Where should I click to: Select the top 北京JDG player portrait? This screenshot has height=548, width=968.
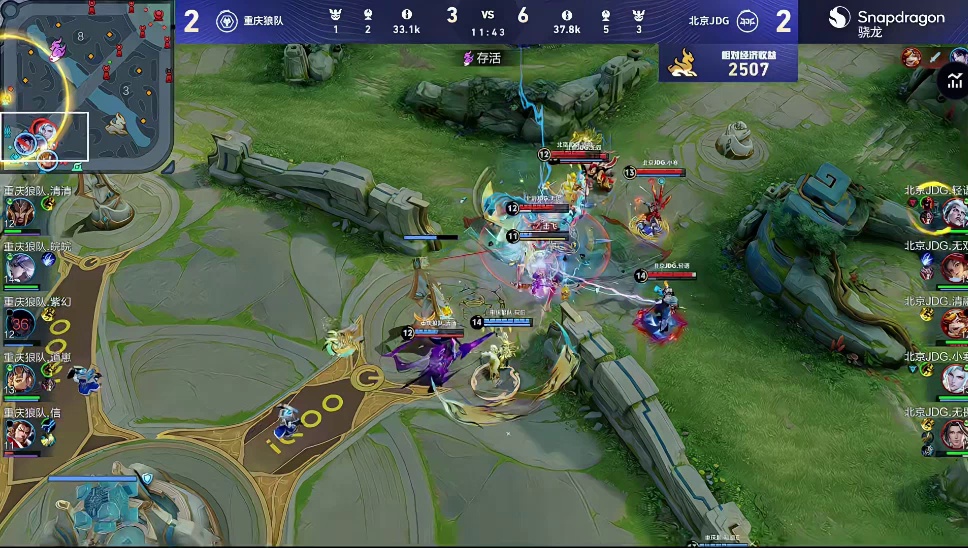(953, 212)
